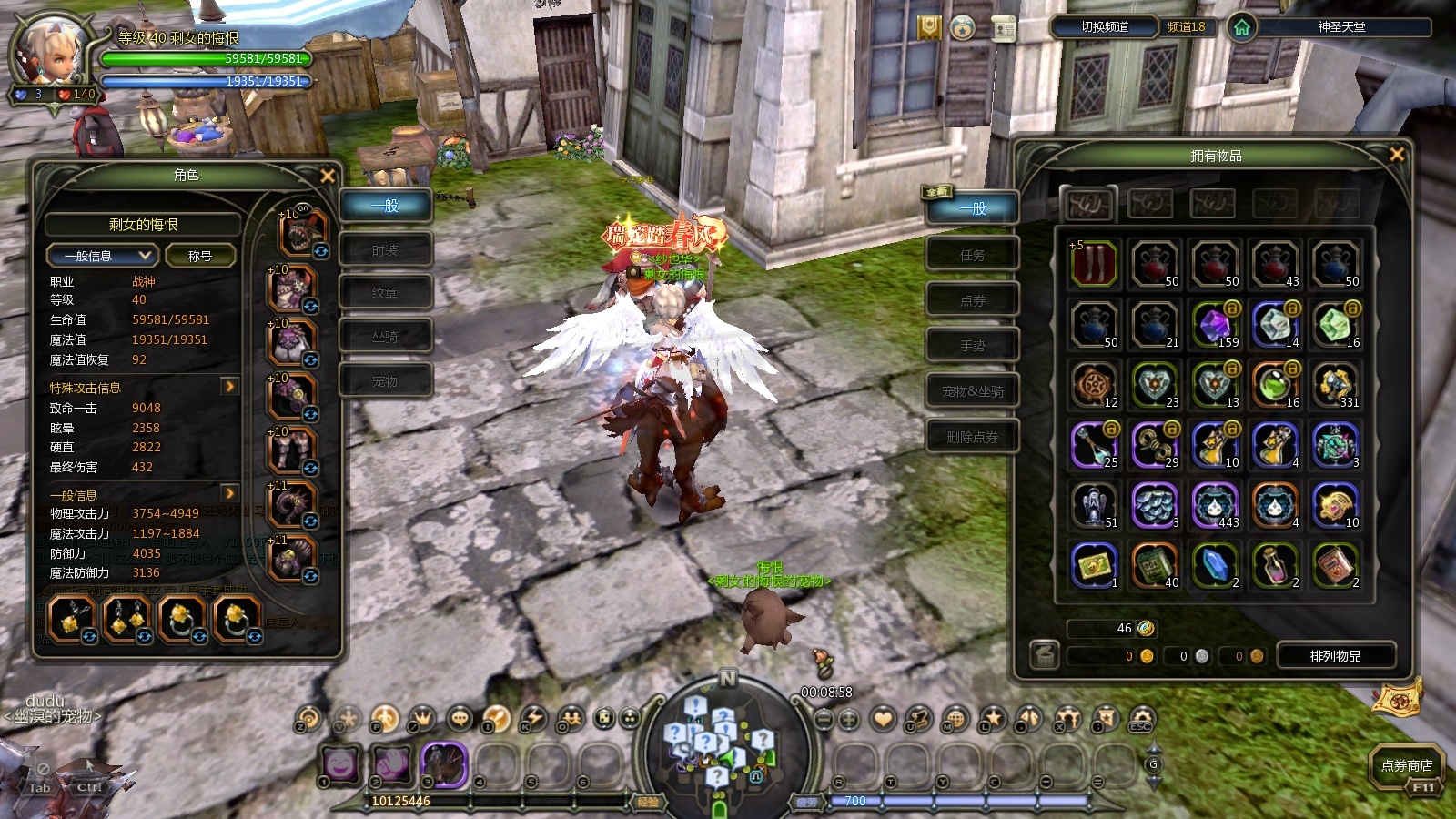1456x819 pixels.
Task: Select the 任务 quest inventory tab
Action: [x=972, y=255]
